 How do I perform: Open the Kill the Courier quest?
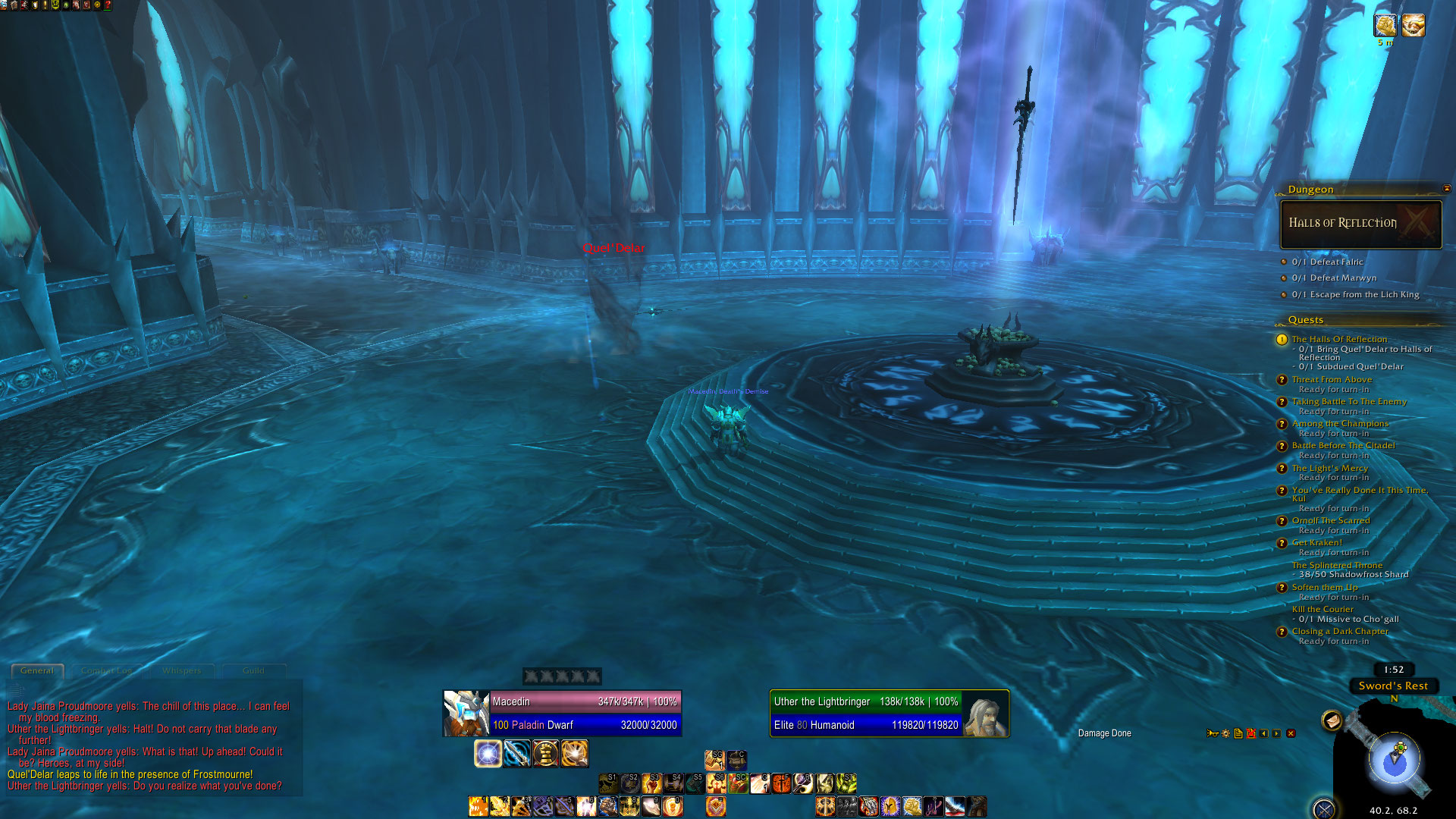(1323, 609)
